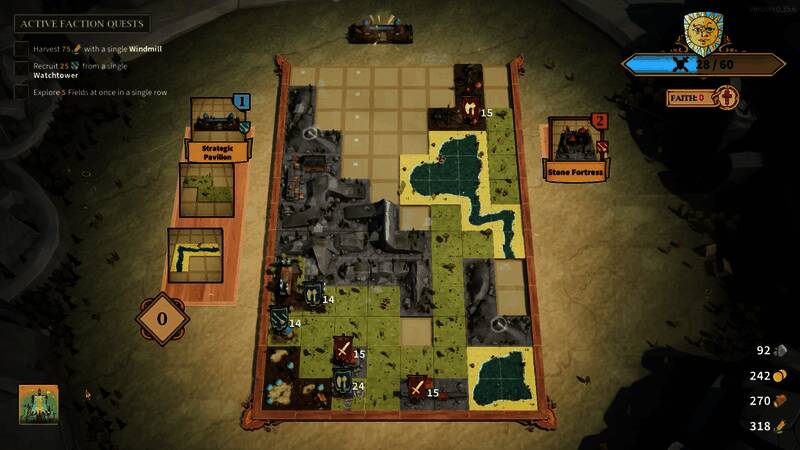
Task: Select the red axe enemy unit banner
Action: coord(468,109)
